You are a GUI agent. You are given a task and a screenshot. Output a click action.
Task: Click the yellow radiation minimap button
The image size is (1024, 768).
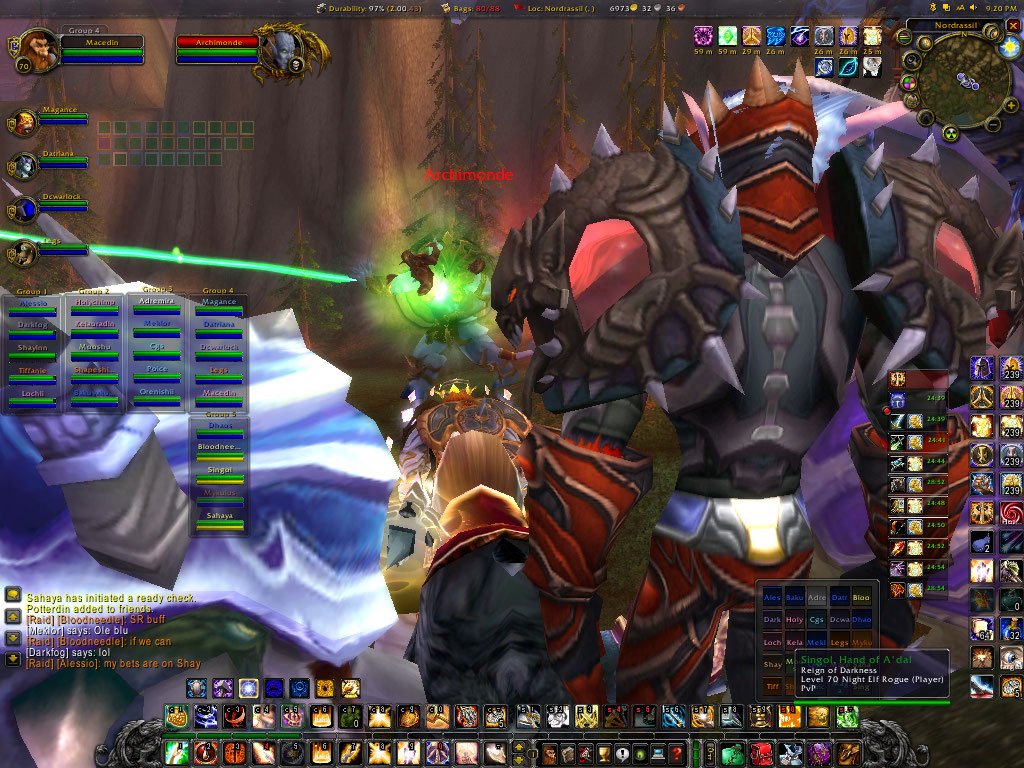(951, 133)
